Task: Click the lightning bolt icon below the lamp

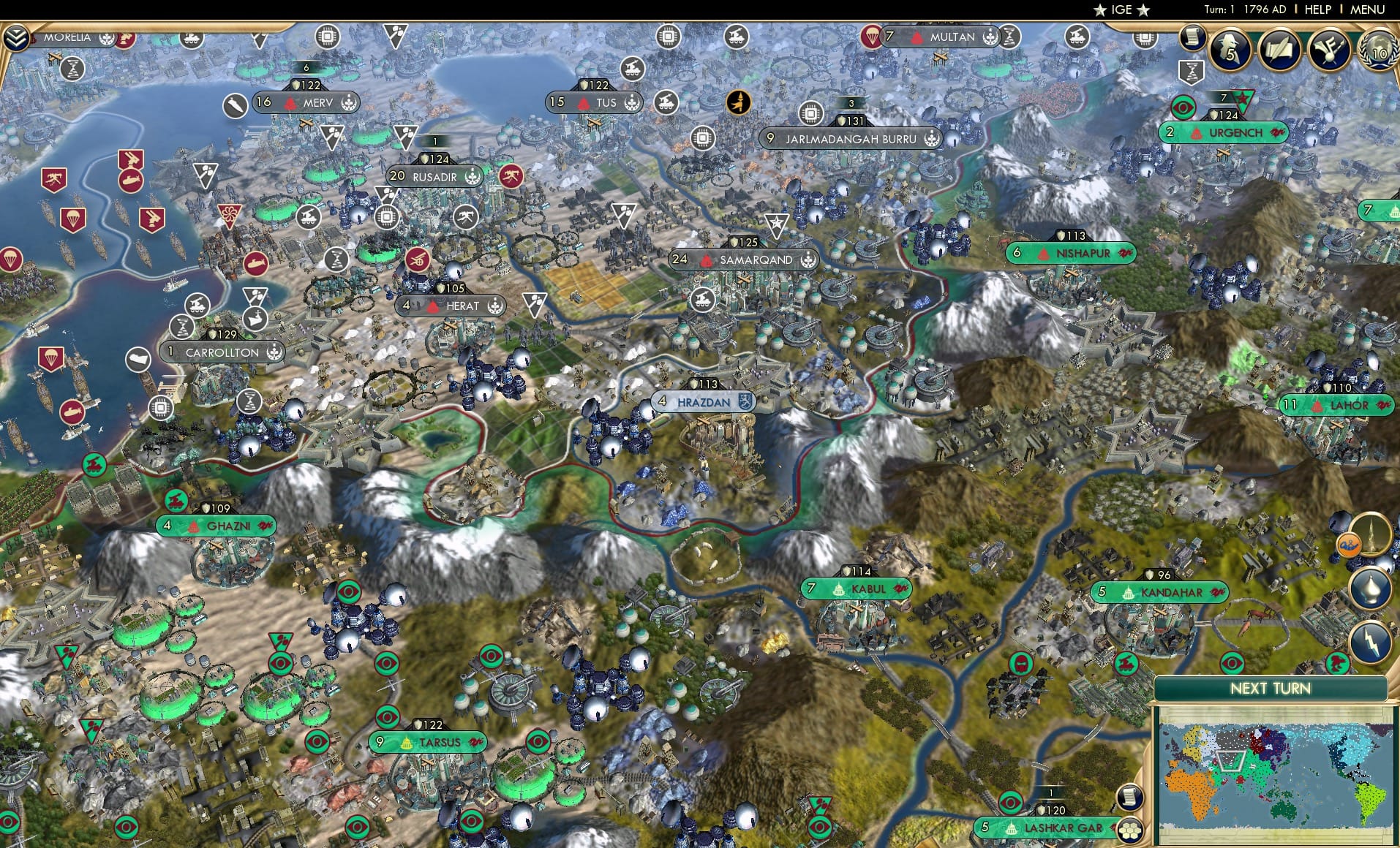Action: coord(1372,640)
